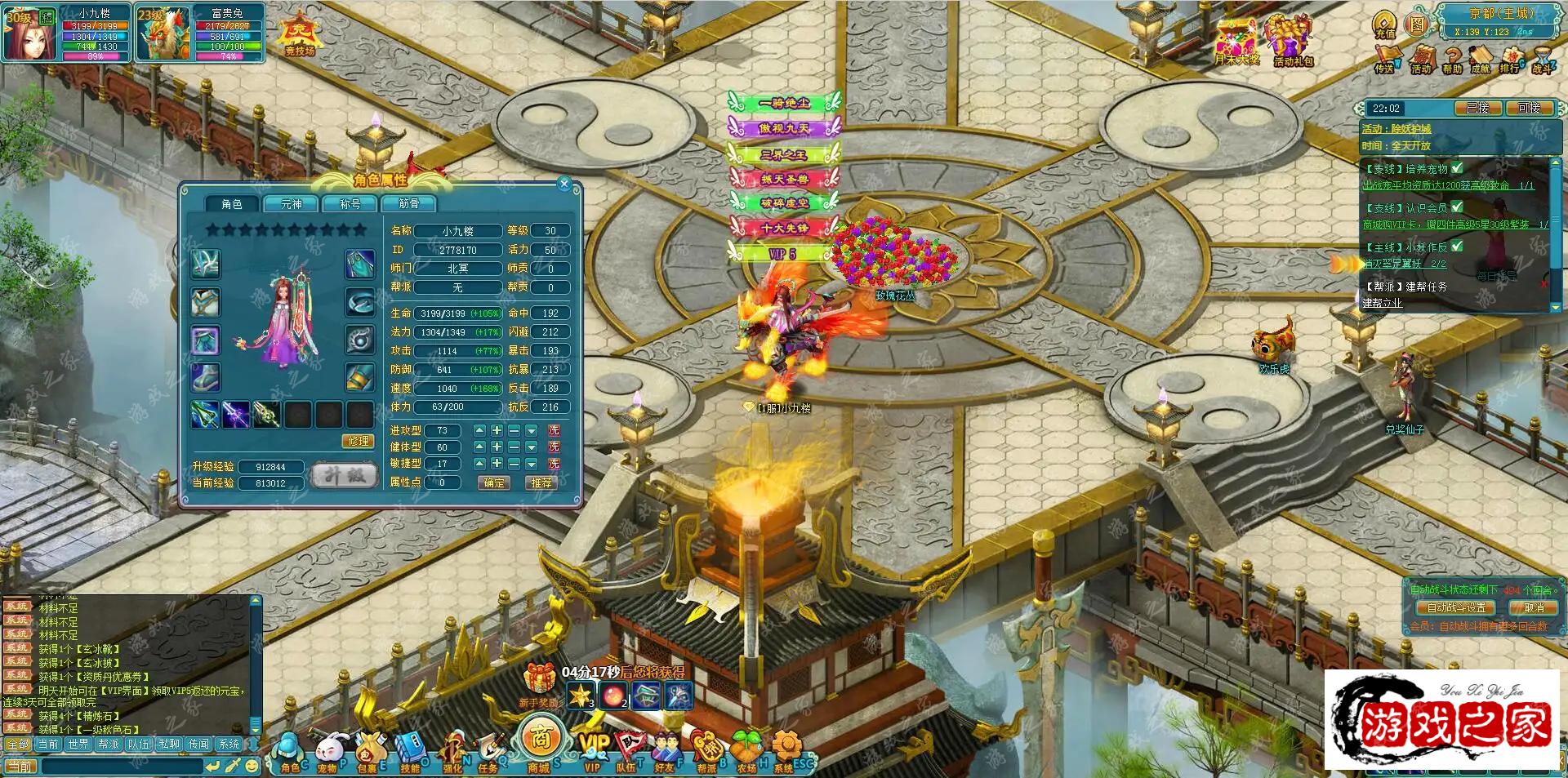Open the 技能 skills book
1568x778 pixels.
click(x=409, y=753)
